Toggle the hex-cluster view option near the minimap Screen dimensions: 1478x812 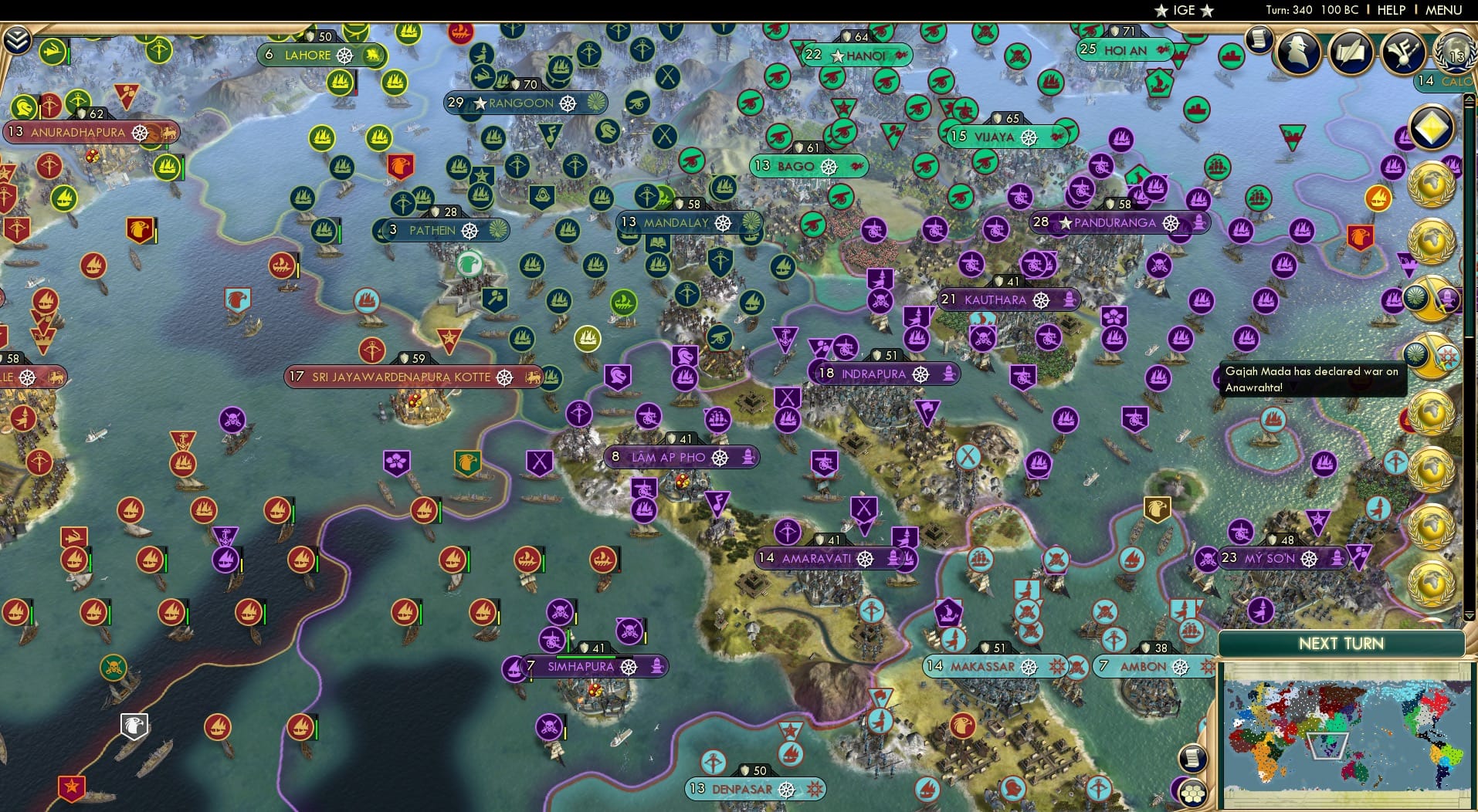pyautogui.click(x=1193, y=793)
